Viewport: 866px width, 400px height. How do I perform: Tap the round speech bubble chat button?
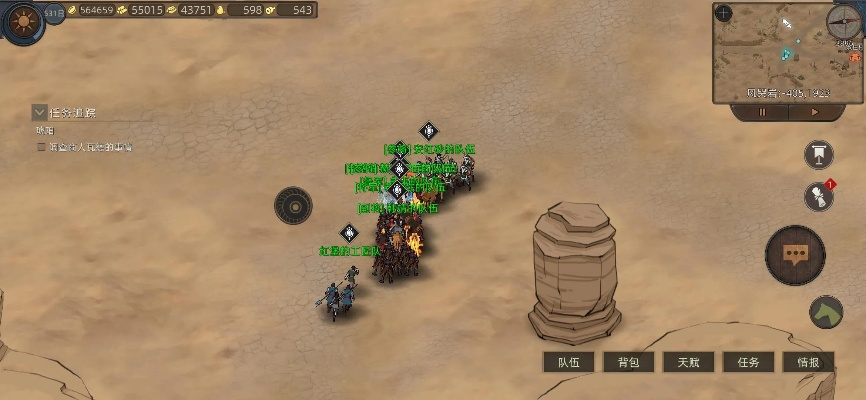coord(795,255)
